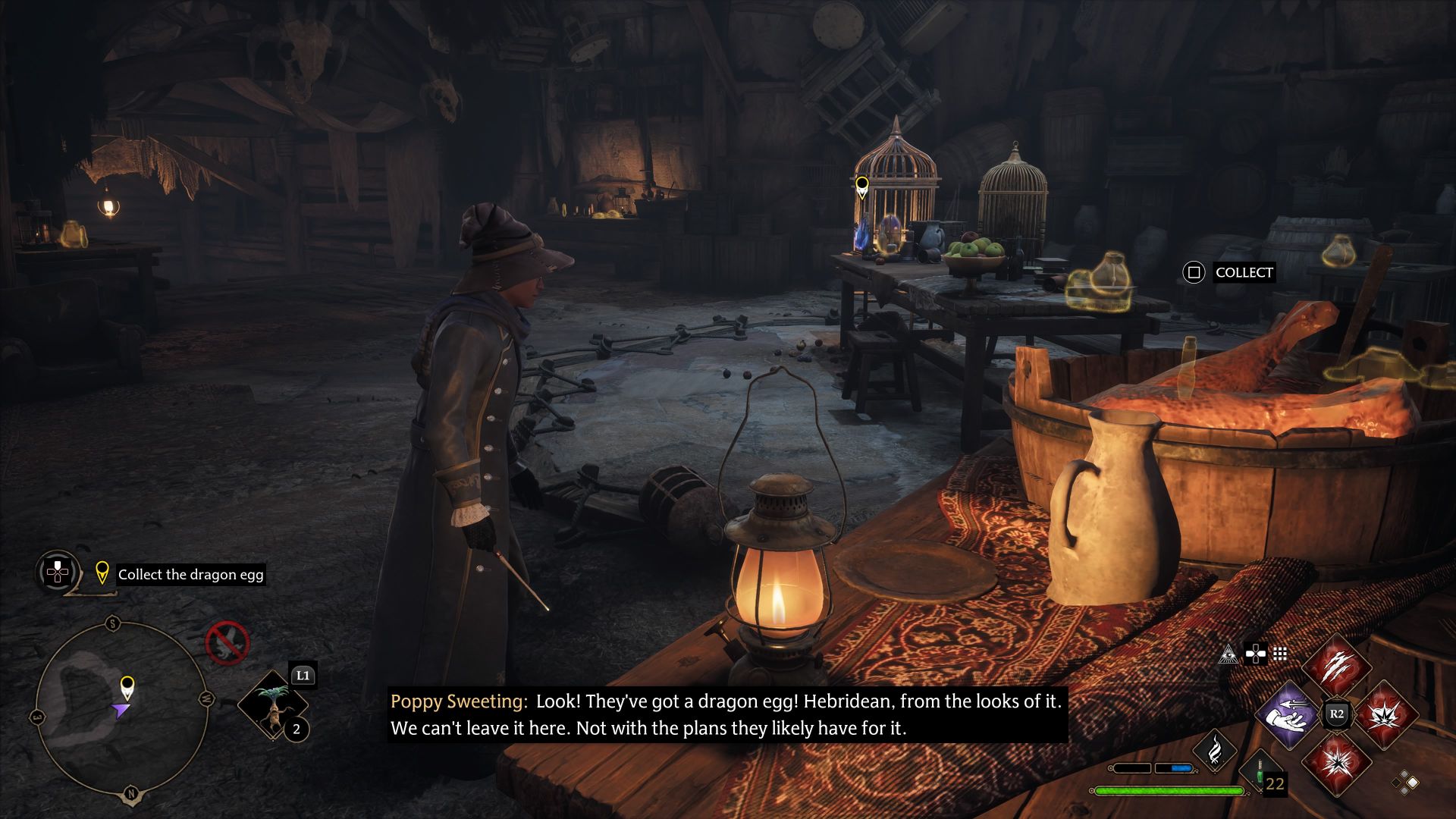The width and height of the screenshot is (1456, 819).
Task: Click the Collect the dragon egg objective tracker
Action: 190,575
